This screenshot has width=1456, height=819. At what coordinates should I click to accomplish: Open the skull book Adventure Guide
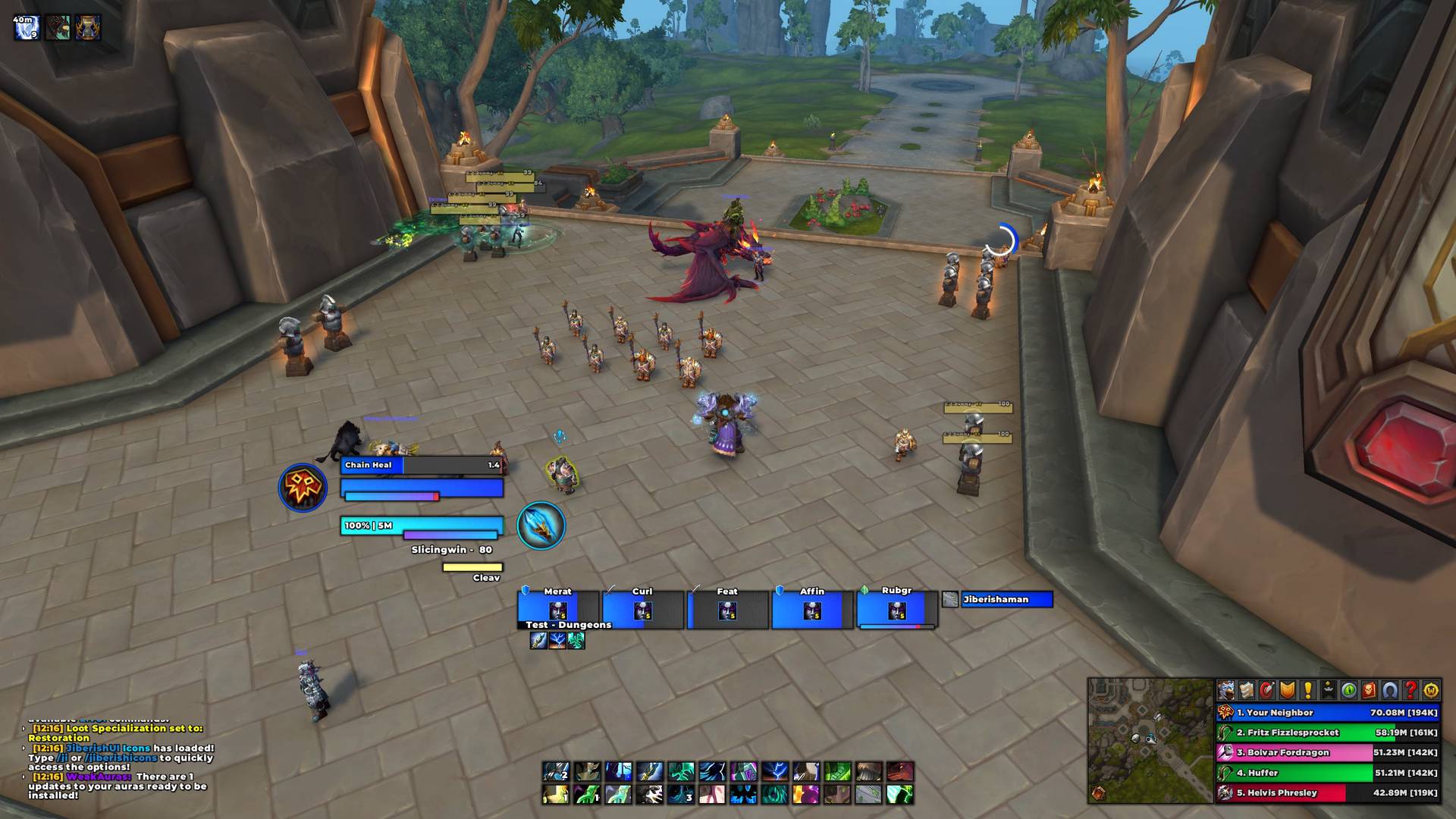coord(1370,690)
